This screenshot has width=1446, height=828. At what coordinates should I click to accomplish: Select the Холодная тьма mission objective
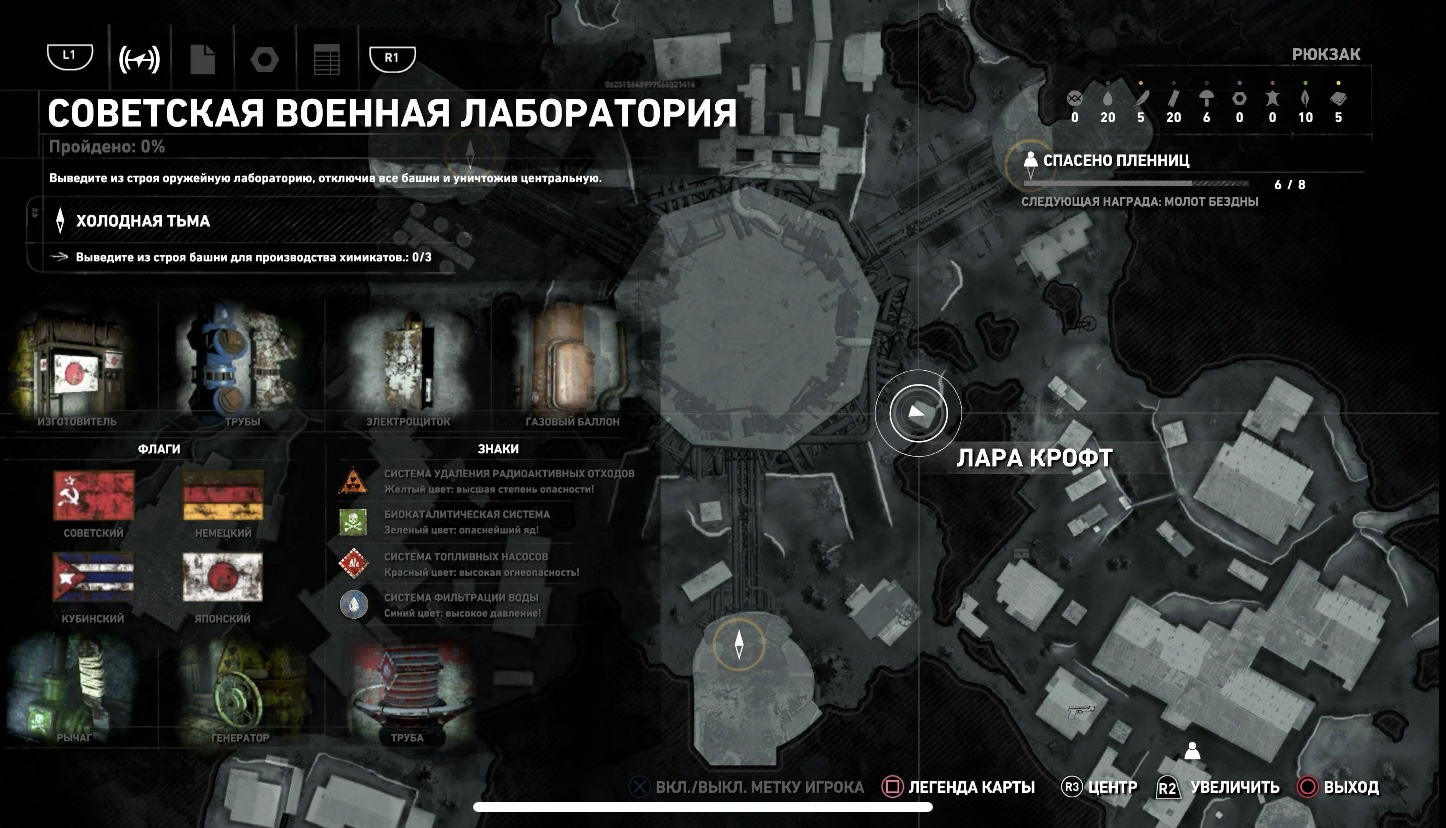143,221
